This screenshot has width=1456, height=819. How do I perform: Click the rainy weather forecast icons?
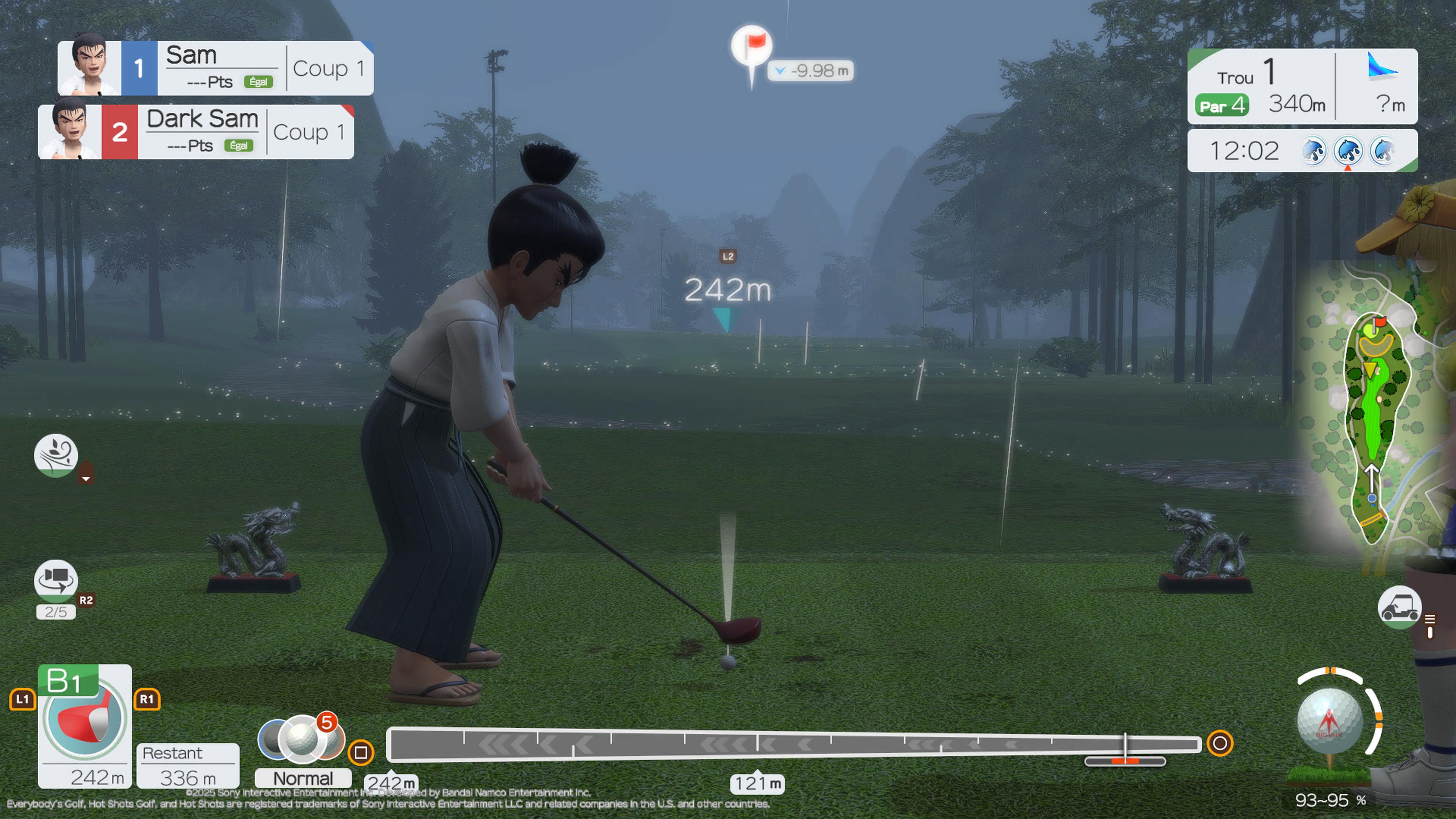tap(1348, 151)
